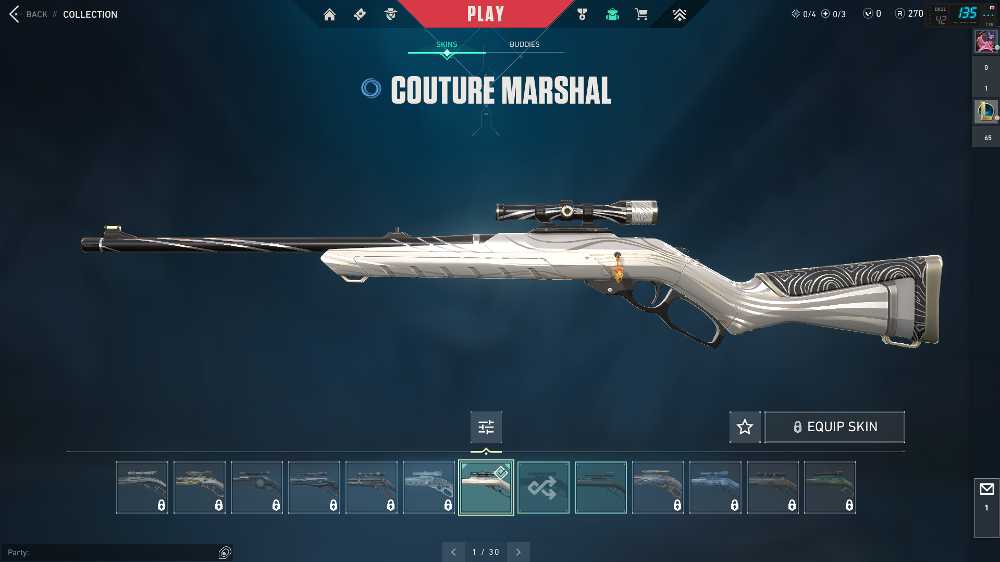Image resolution: width=1000 pixels, height=562 pixels.
Task: Open the rank chevrons icon
Action: (679, 14)
